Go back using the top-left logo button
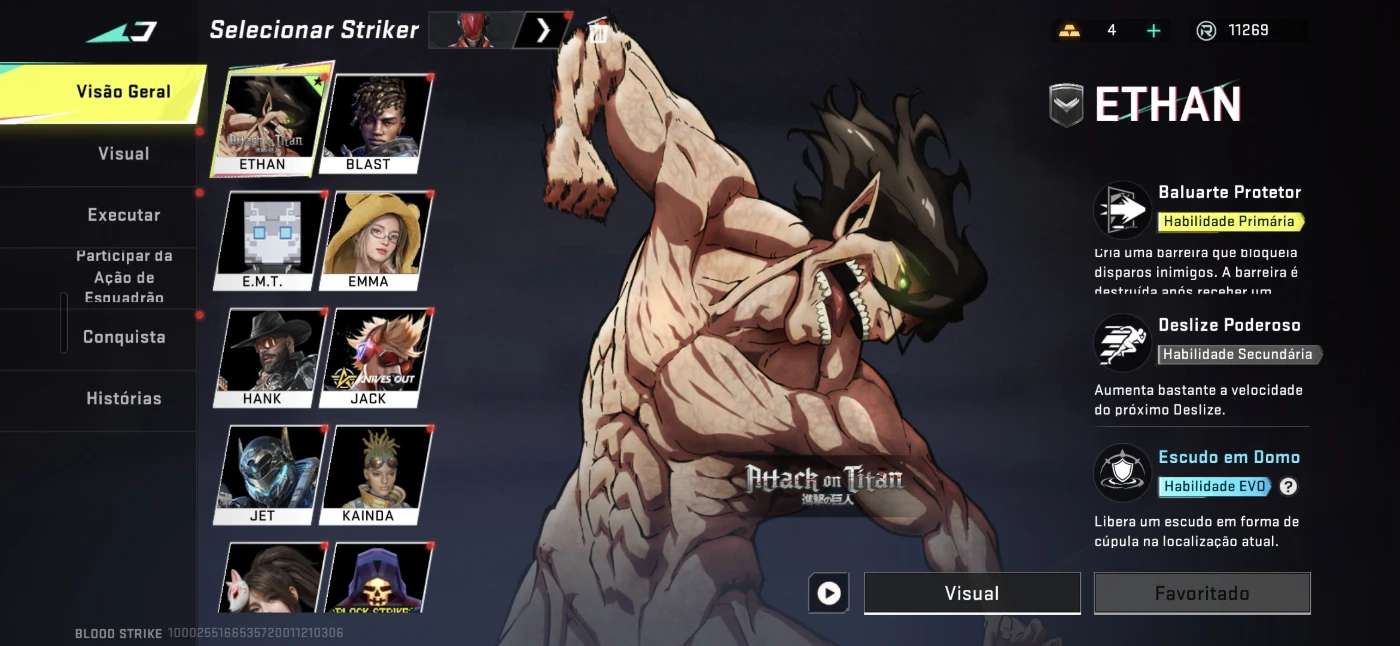1400x646 pixels. click(x=122, y=32)
